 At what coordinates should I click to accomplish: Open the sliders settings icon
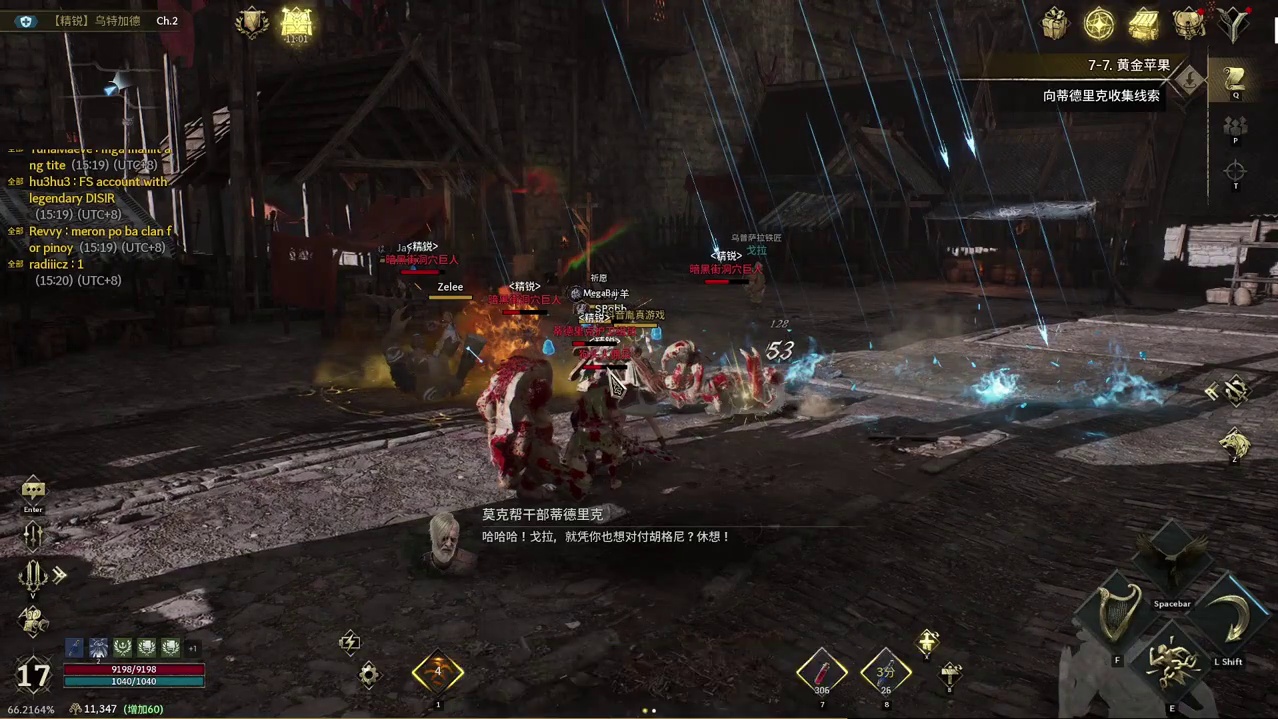click(x=33, y=536)
